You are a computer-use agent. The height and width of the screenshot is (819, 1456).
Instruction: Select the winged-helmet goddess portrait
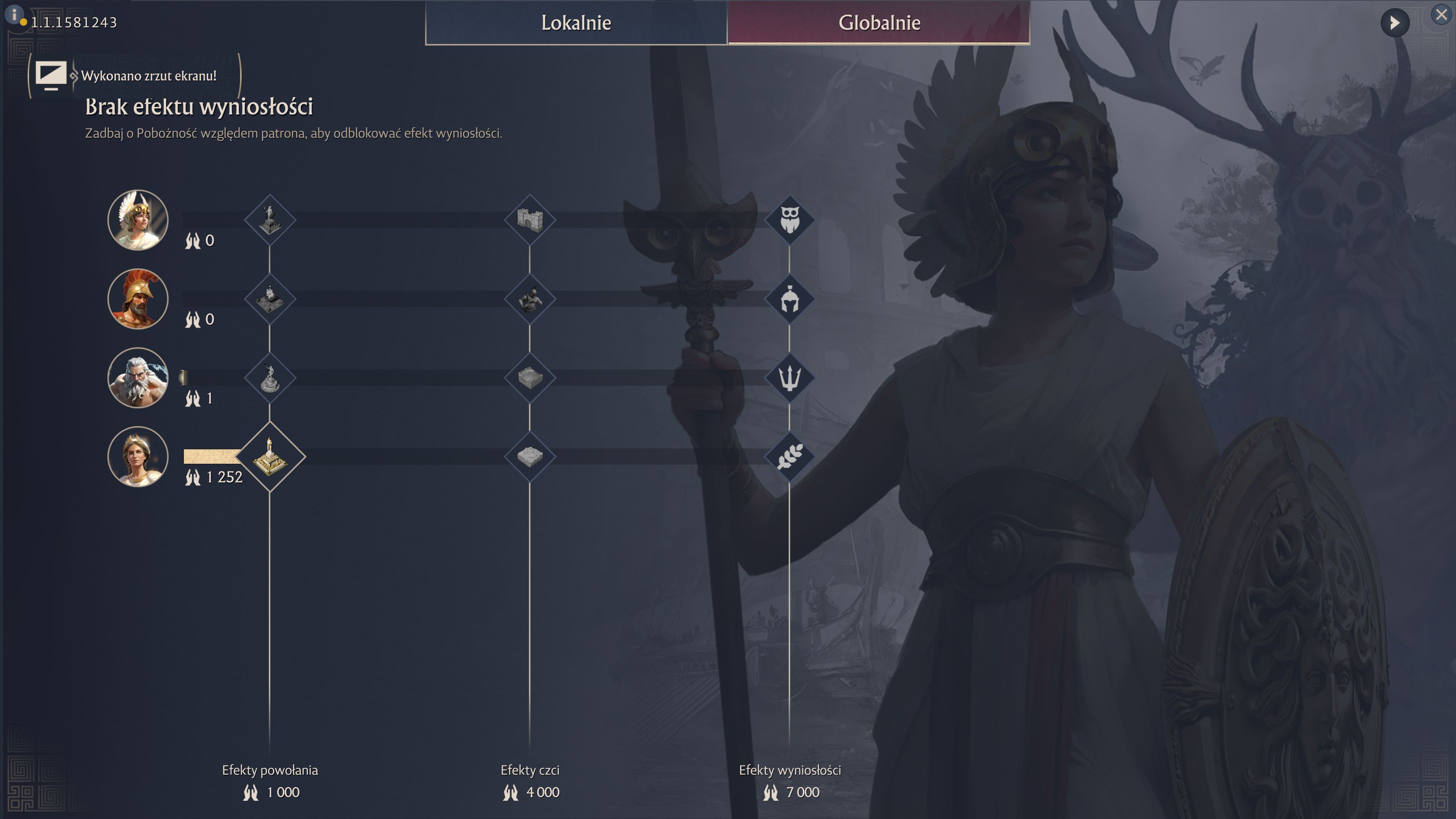tap(138, 220)
